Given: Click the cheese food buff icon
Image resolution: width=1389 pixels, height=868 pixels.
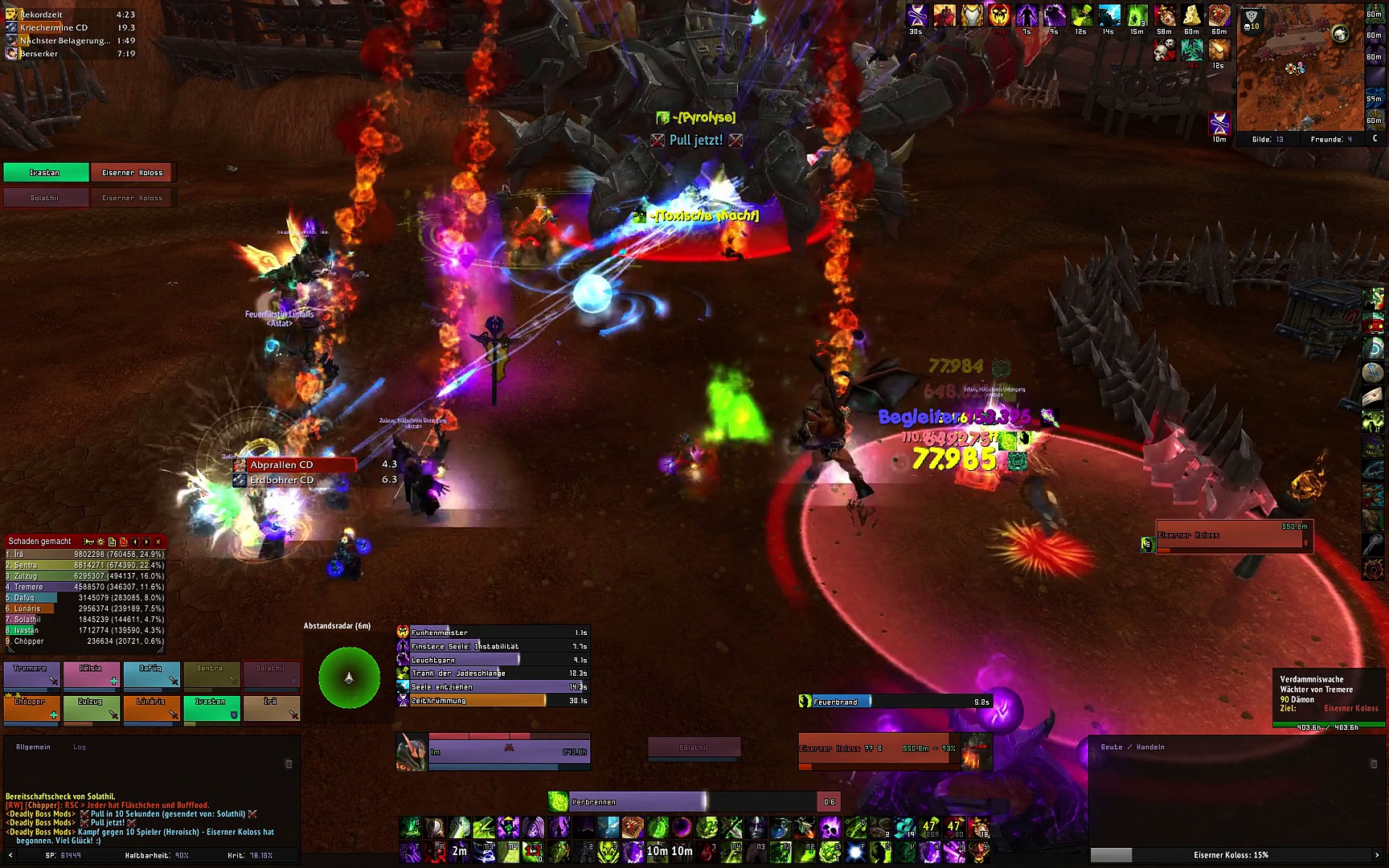Looking at the screenshot, I should pyautogui.click(x=1191, y=15).
